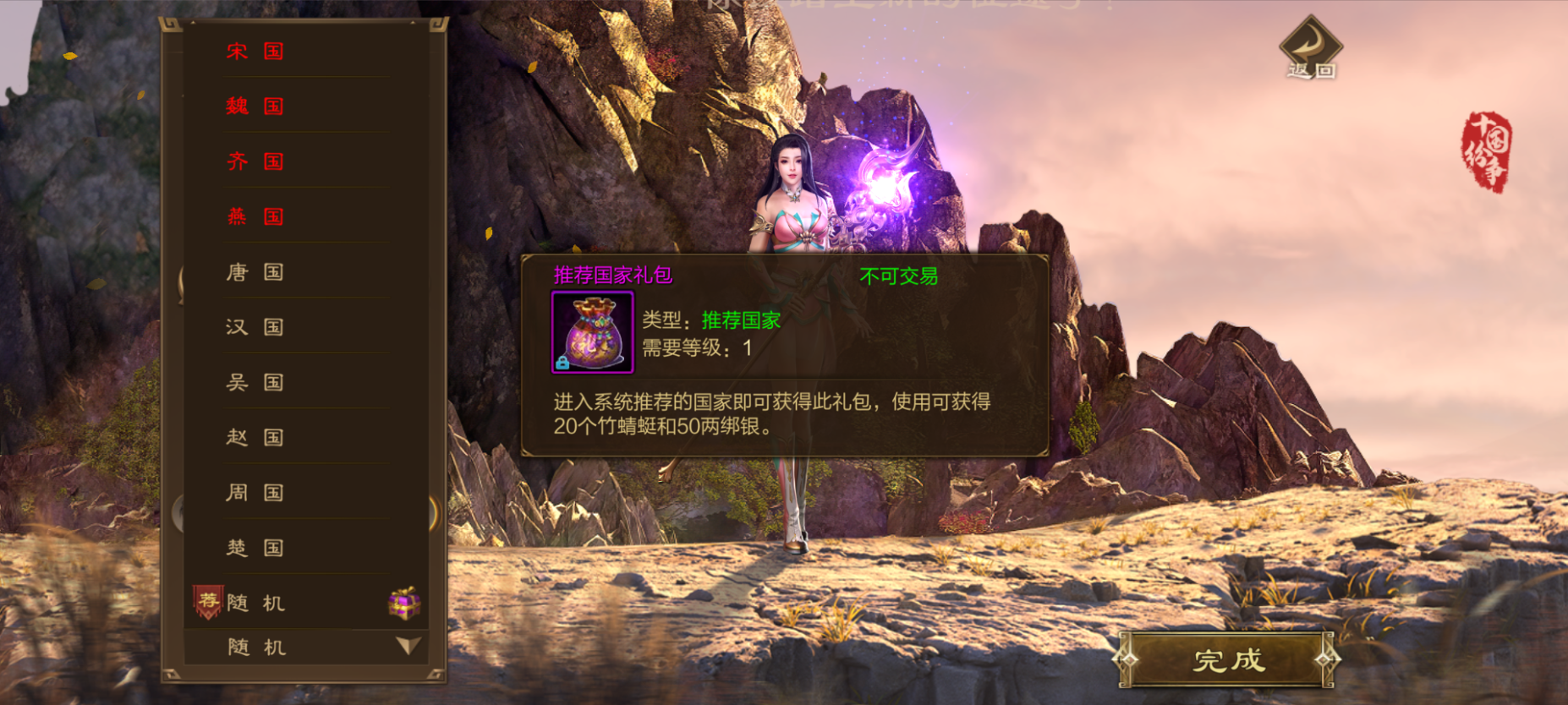Pick the 楚国 option
The width and height of the screenshot is (1568, 705).
[x=255, y=548]
